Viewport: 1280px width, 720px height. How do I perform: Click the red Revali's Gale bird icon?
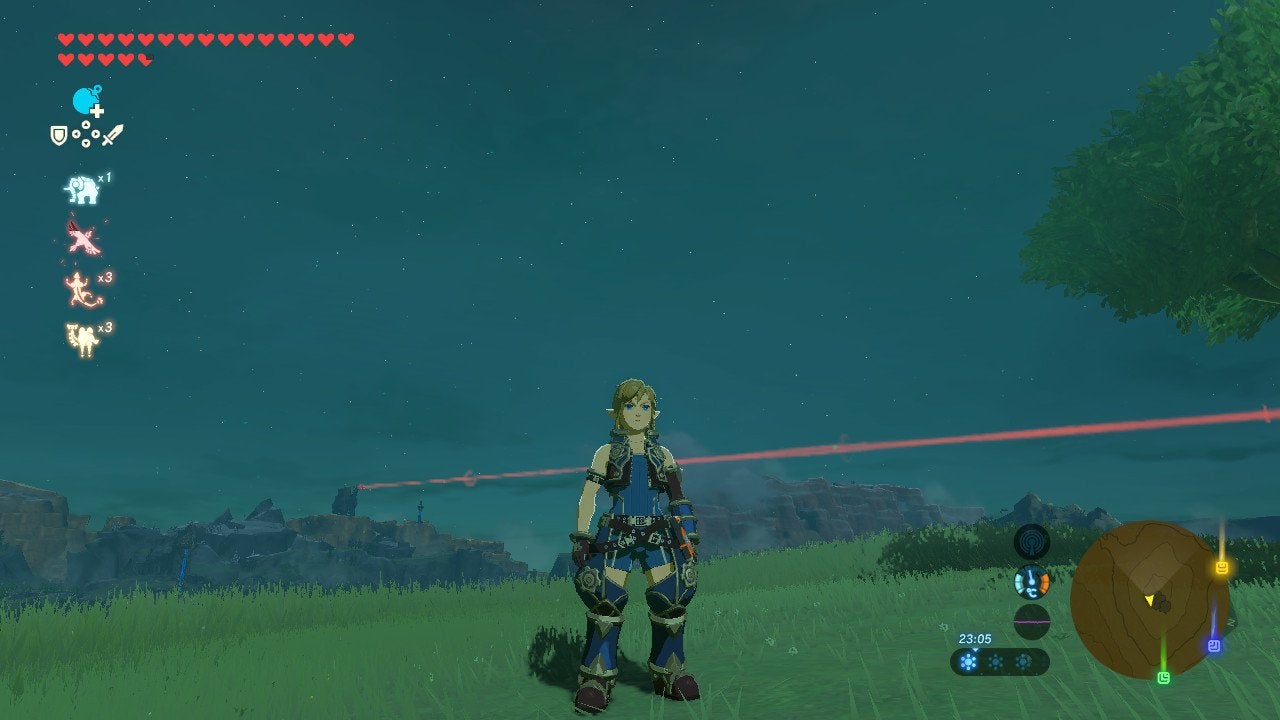(x=85, y=236)
